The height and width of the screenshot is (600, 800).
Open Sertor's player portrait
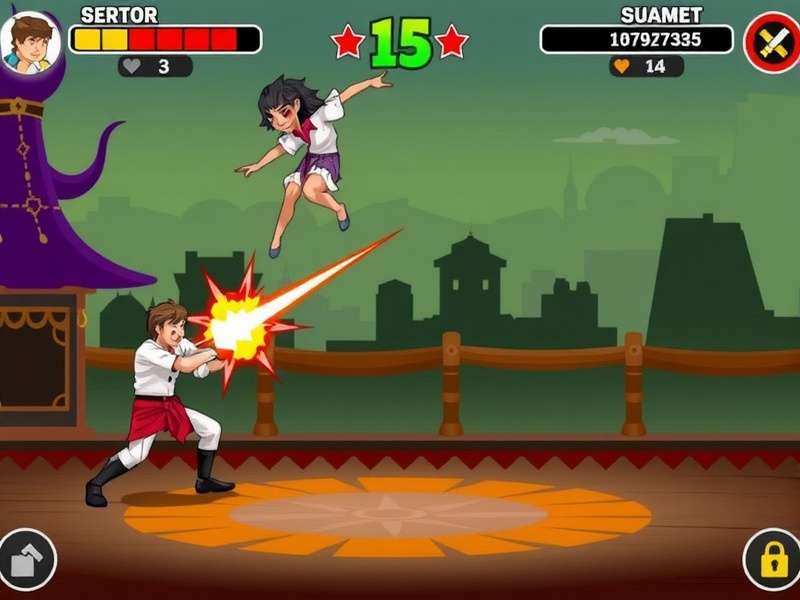click(x=30, y=41)
